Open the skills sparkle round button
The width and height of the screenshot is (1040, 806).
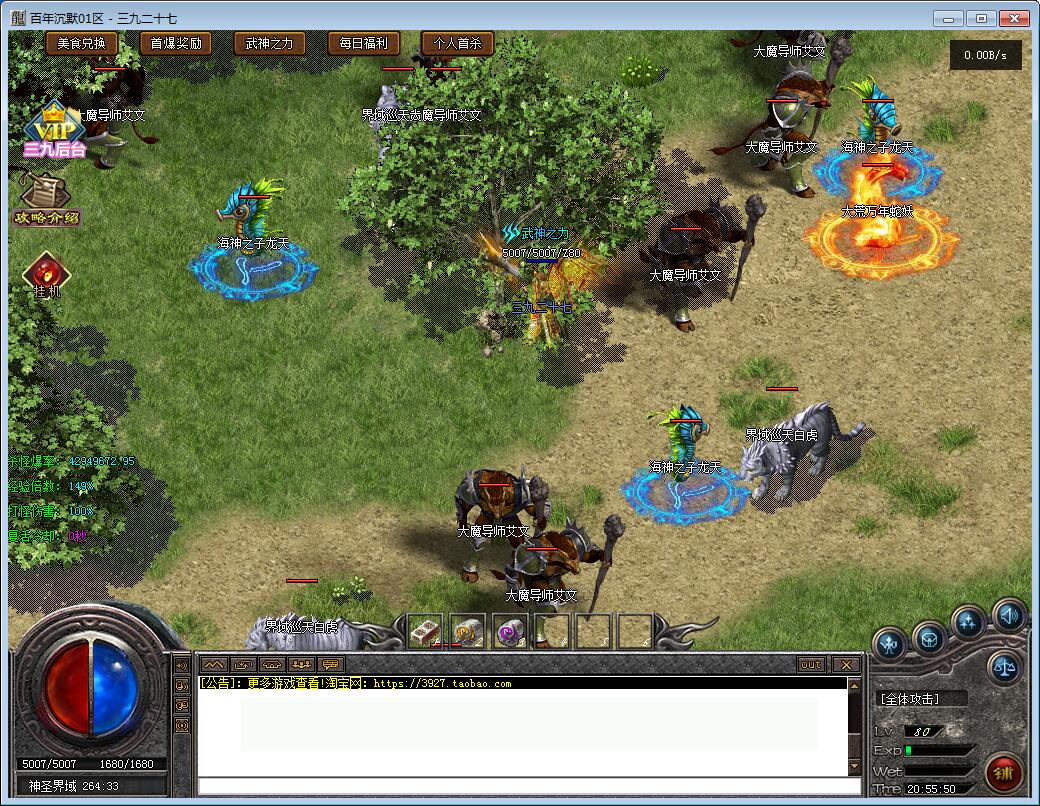tap(967, 622)
